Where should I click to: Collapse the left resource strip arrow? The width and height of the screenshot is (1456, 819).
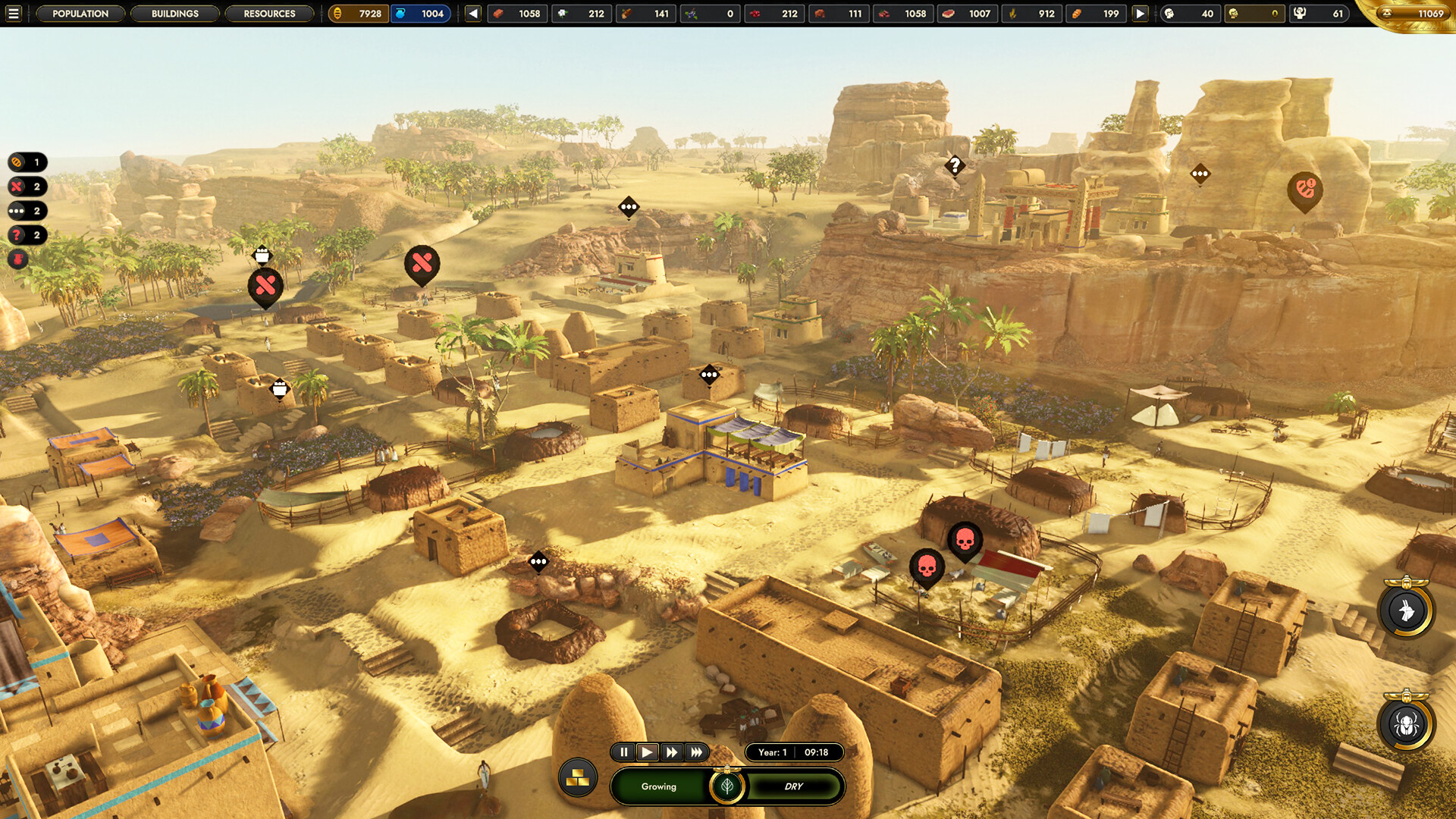pyautogui.click(x=474, y=14)
